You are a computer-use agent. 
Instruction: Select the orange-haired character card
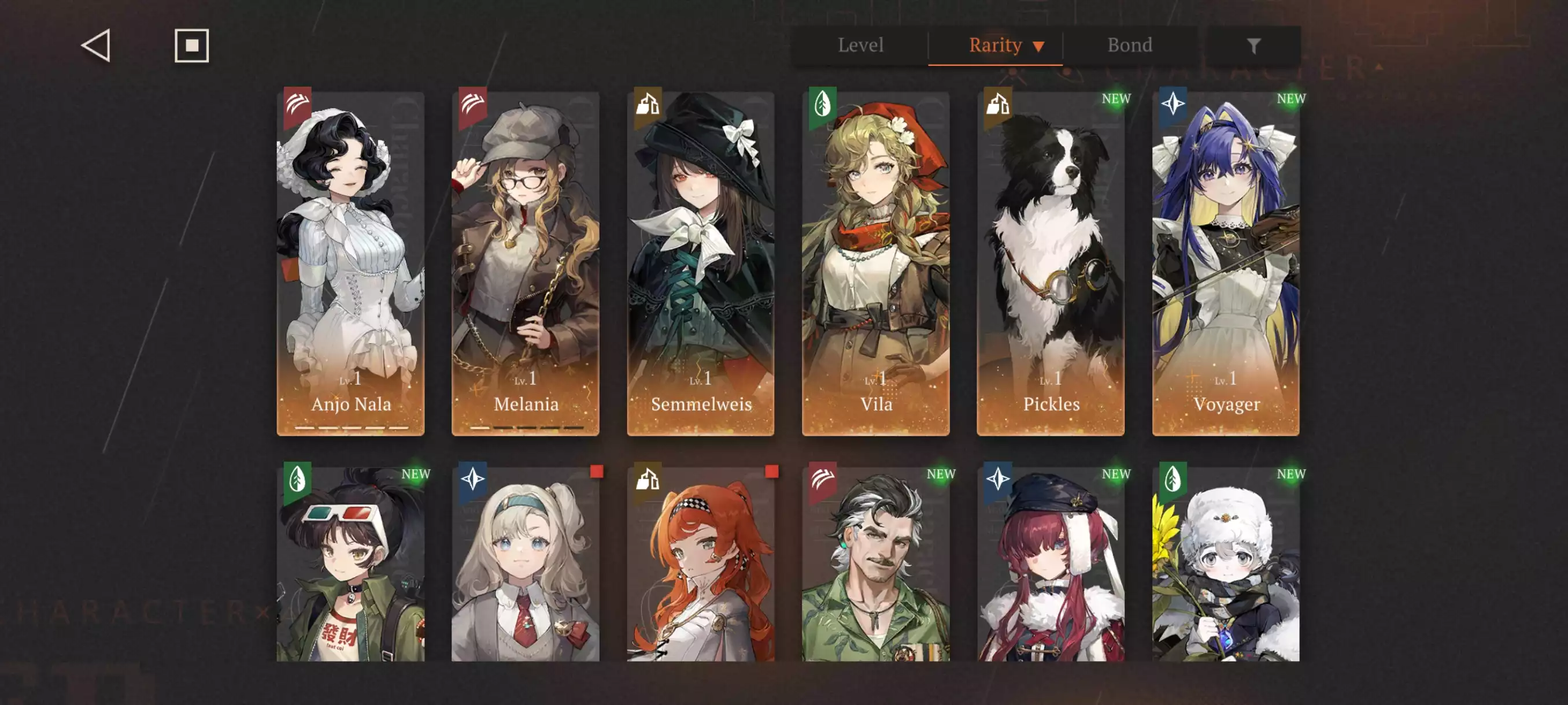pyautogui.click(x=701, y=563)
